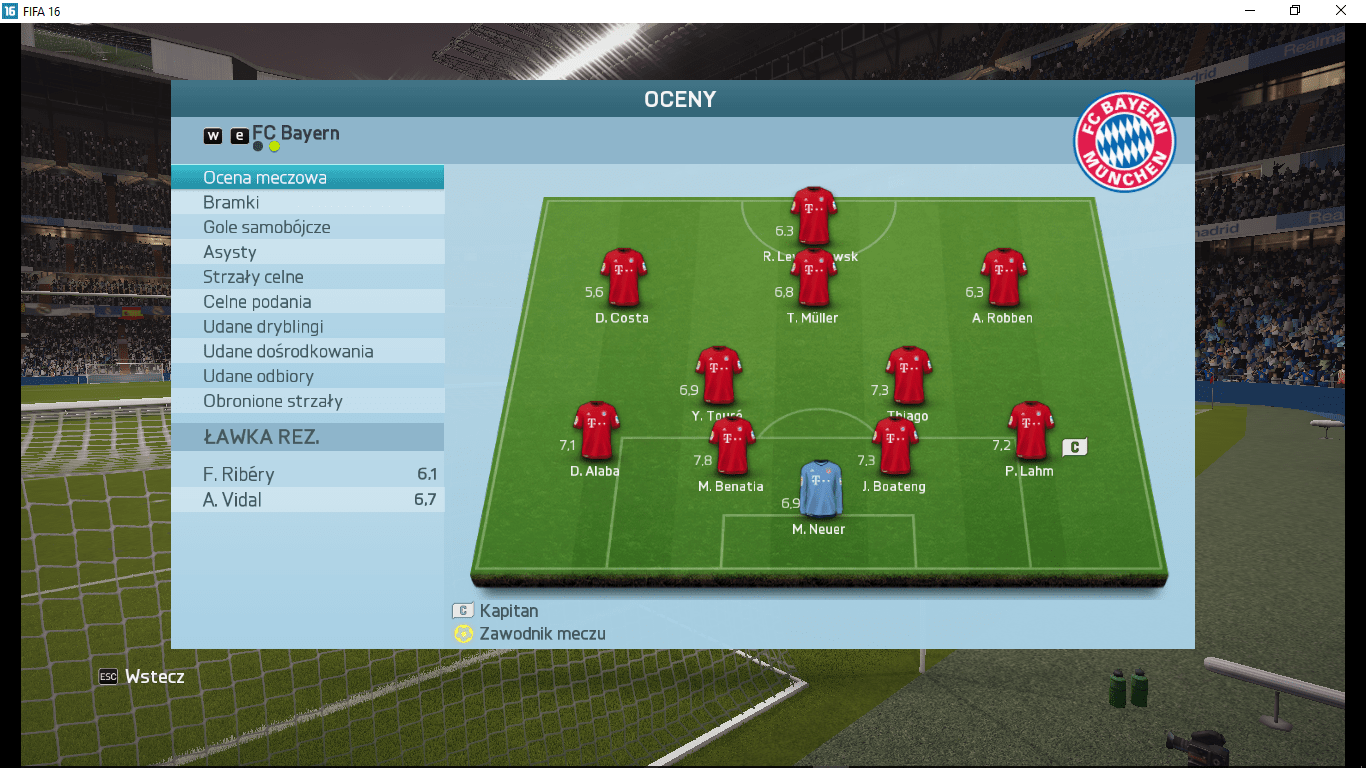
Task: Choose Asysty from the stat list
Action: (x=307, y=252)
